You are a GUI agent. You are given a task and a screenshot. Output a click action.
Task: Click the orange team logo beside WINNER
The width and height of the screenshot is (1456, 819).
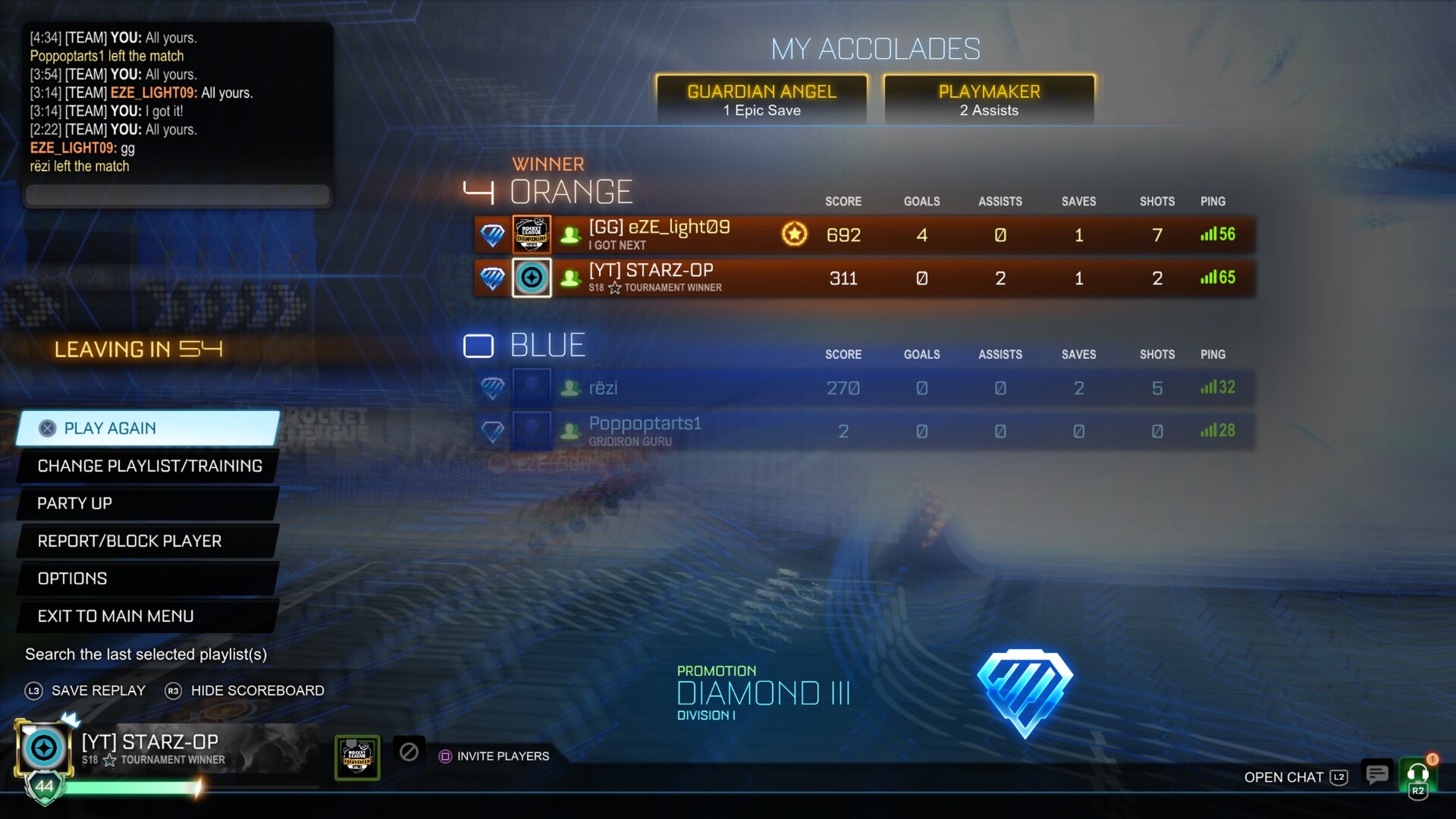(480, 190)
